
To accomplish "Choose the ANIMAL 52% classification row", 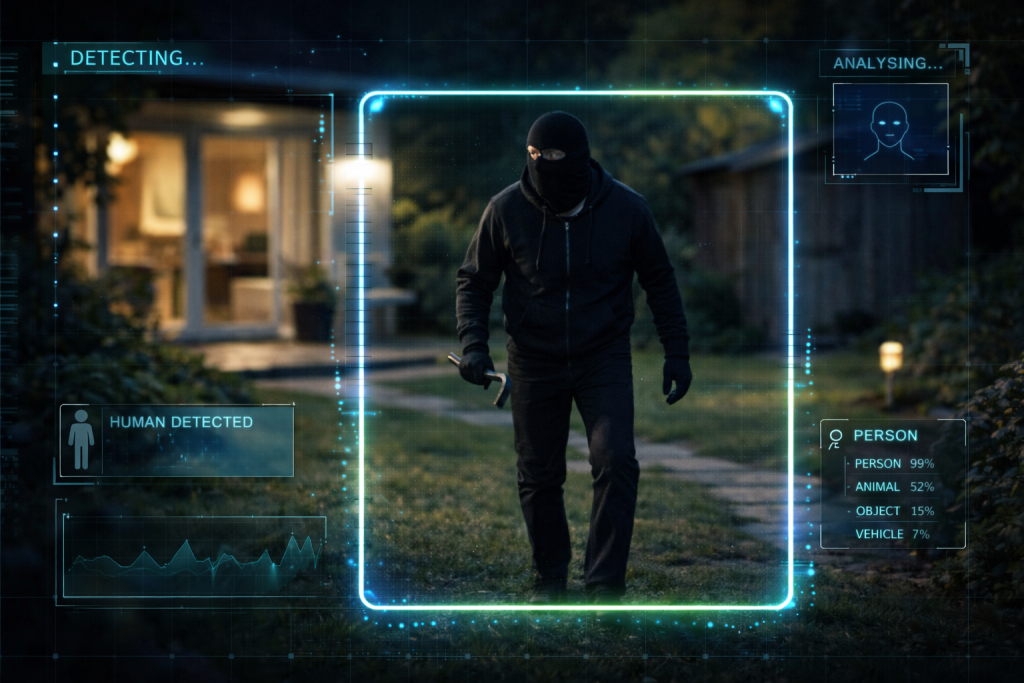I will pyautogui.click(x=893, y=487).
